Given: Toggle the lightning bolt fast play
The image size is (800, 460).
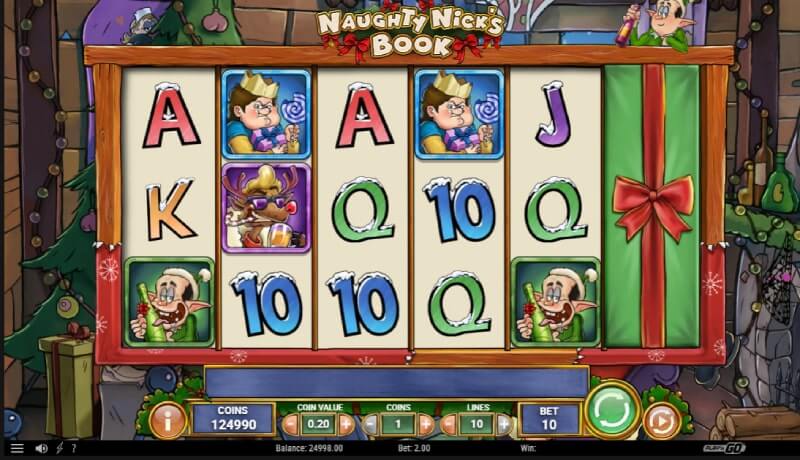Looking at the screenshot, I should coord(59,449).
